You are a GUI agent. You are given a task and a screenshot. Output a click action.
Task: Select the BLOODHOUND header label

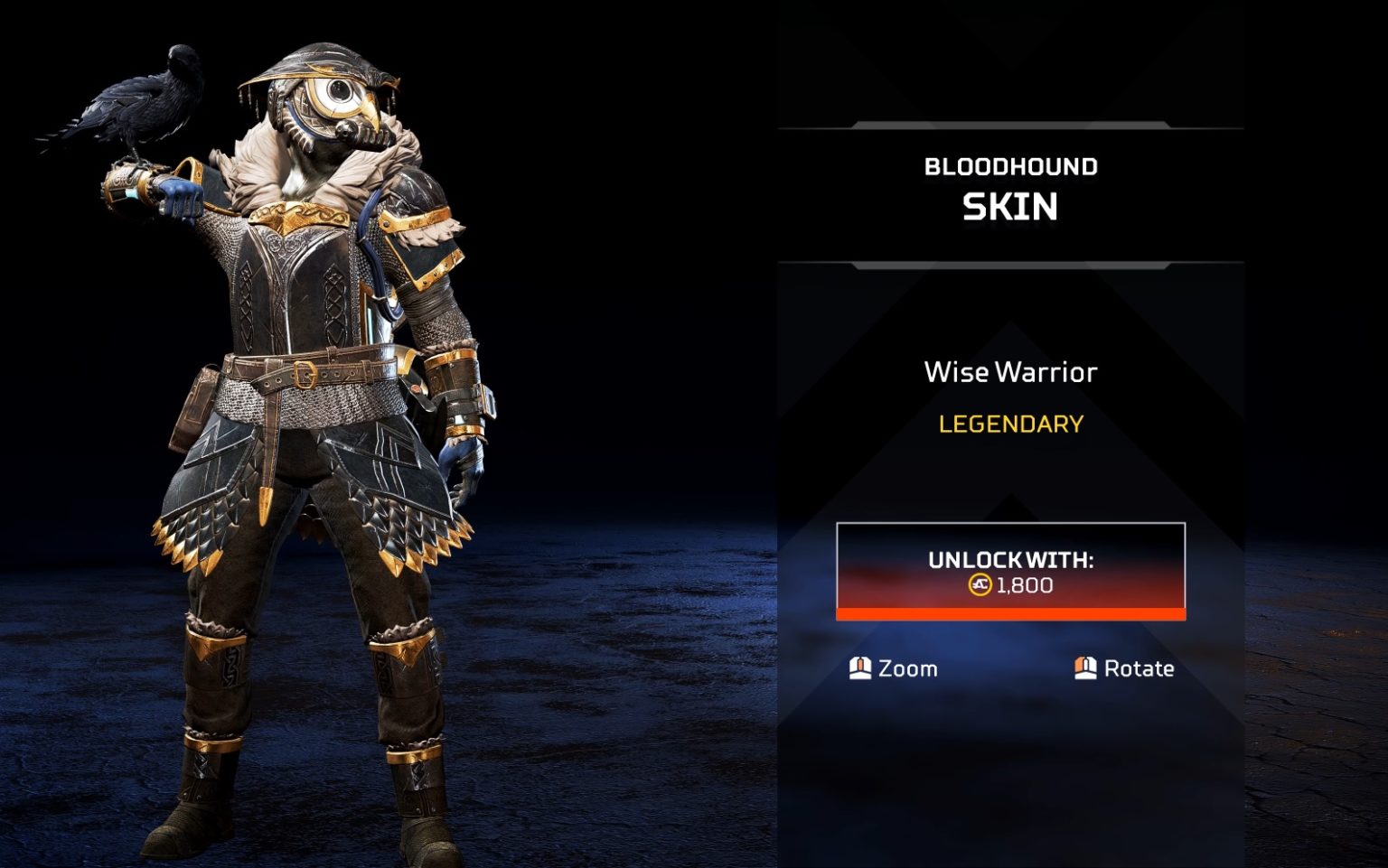click(x=1009, y=165)
